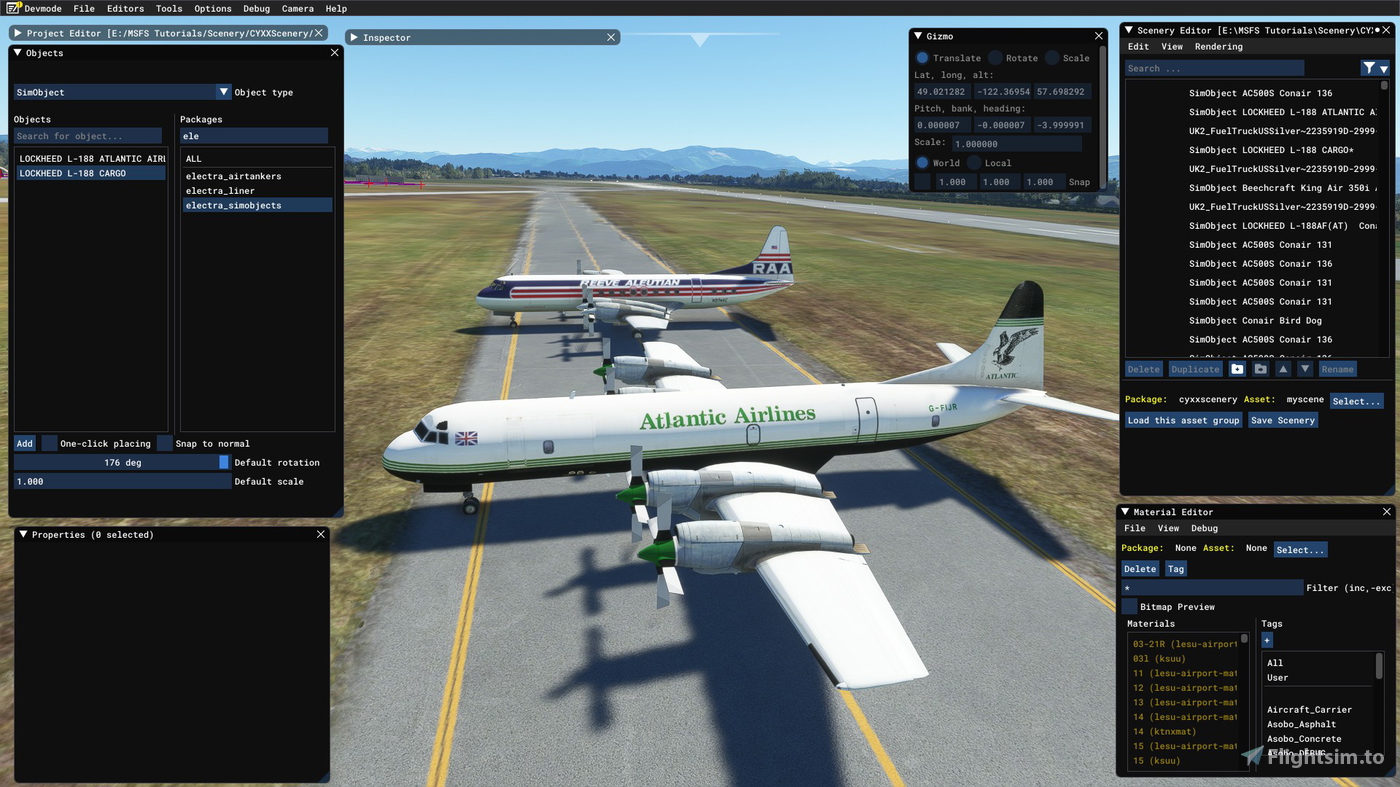Image resolution: width=1400 pixels, height=787 pixels.
Task: Choose the electra_airtankers package
Action: click(x=233, y=176)
